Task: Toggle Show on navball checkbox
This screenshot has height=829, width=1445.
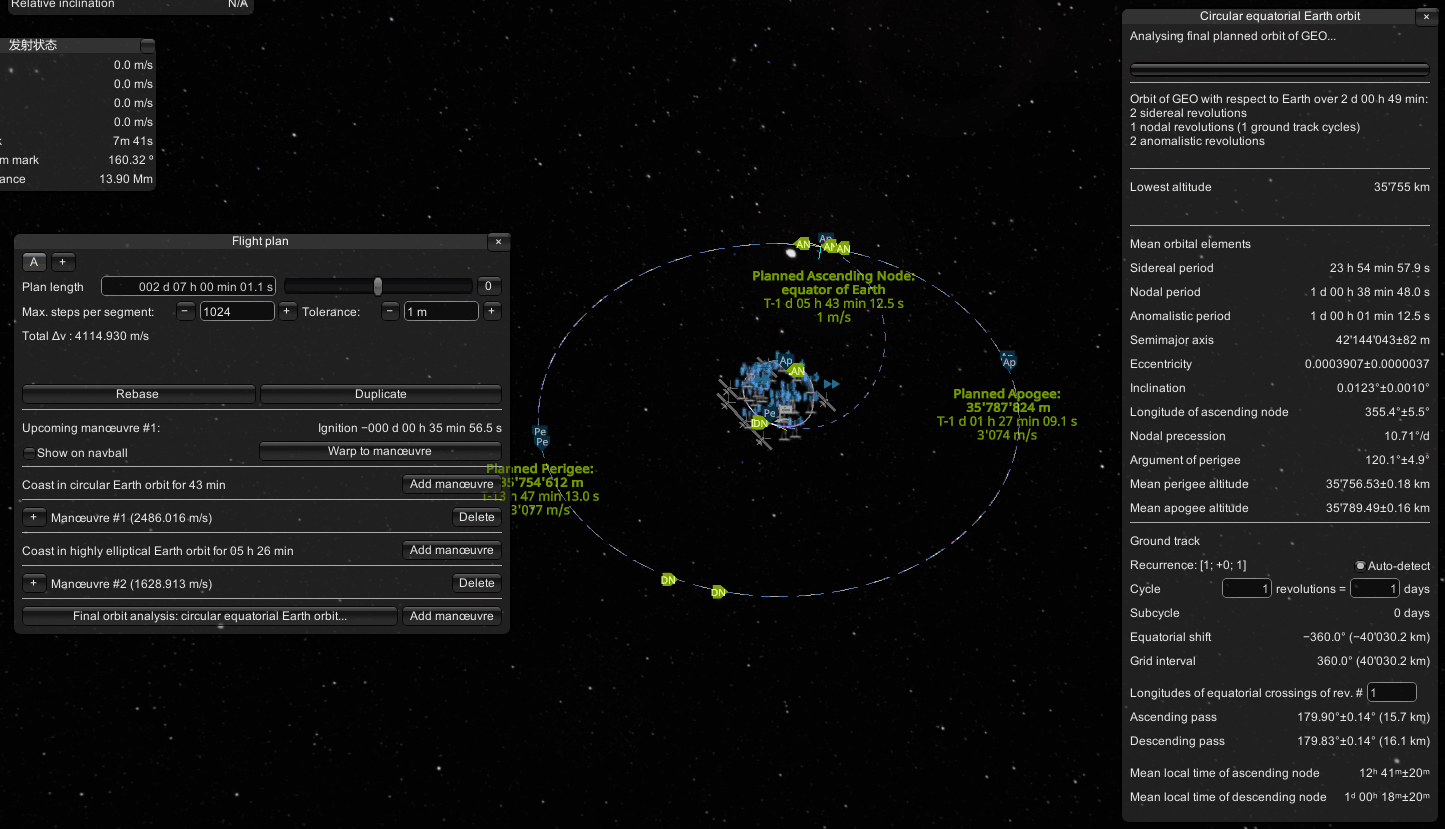Action: [x=29, y=453]
